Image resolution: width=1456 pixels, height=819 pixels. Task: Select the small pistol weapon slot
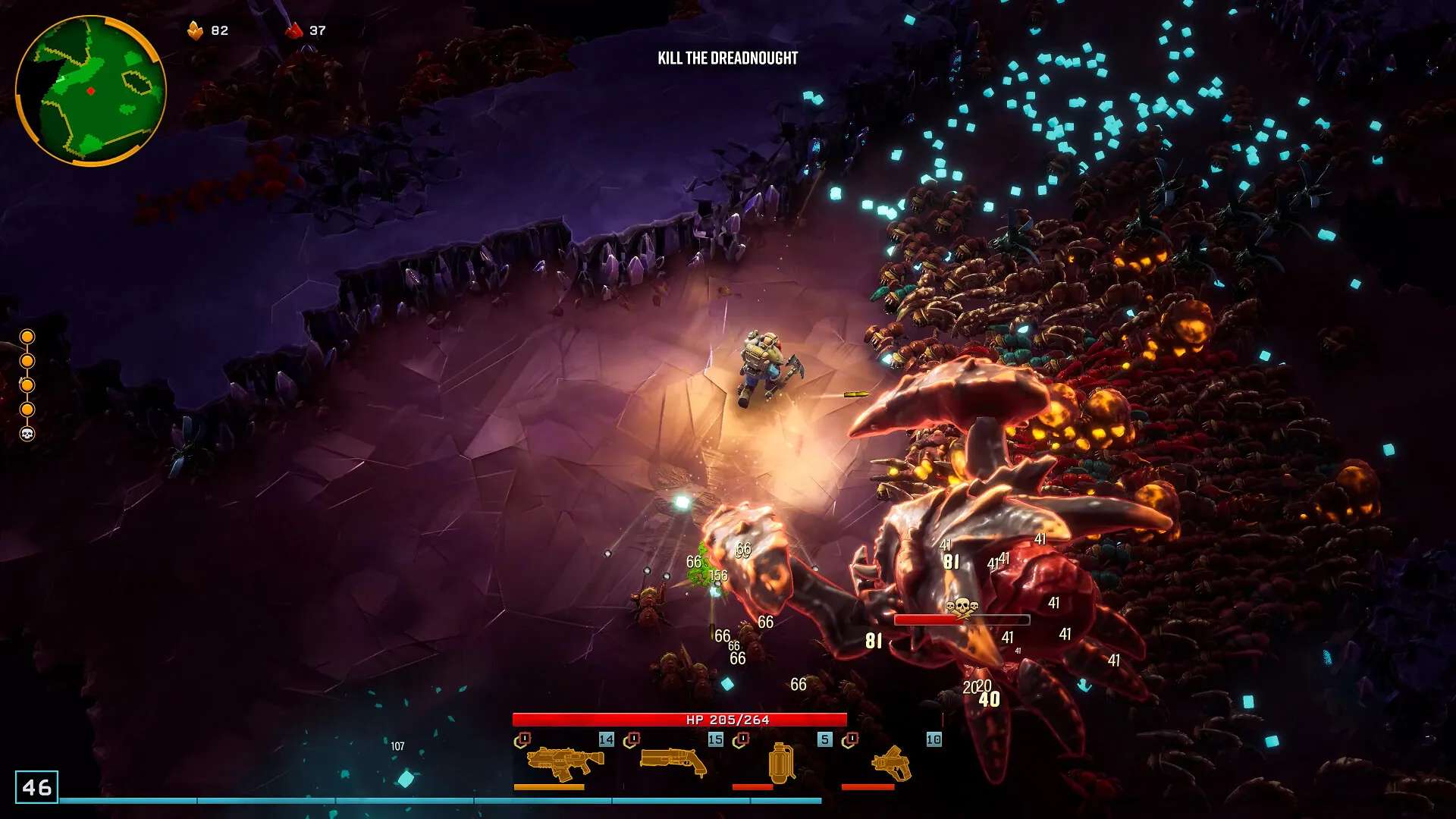[x=892, y=762]
